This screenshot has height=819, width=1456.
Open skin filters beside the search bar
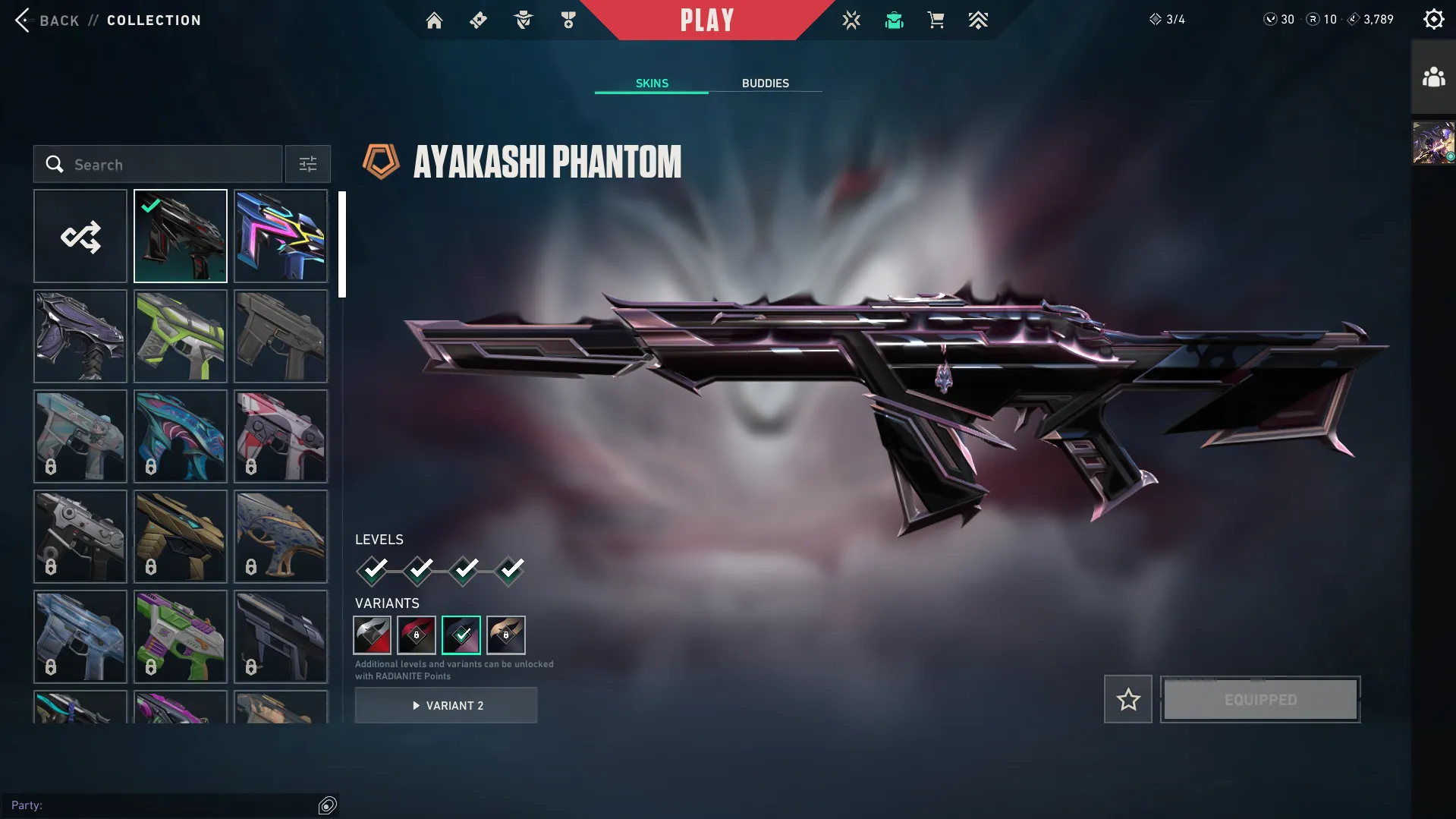point(307,164)
